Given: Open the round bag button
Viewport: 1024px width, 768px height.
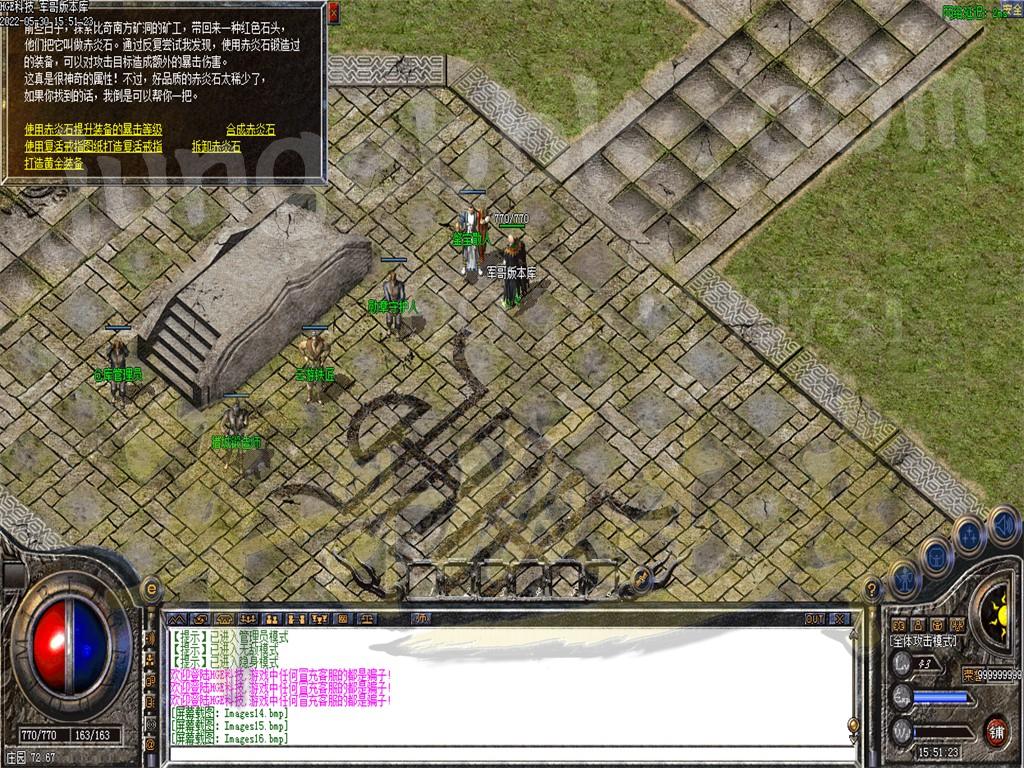Looking at the screenshot, I should [x=936, y=557].
